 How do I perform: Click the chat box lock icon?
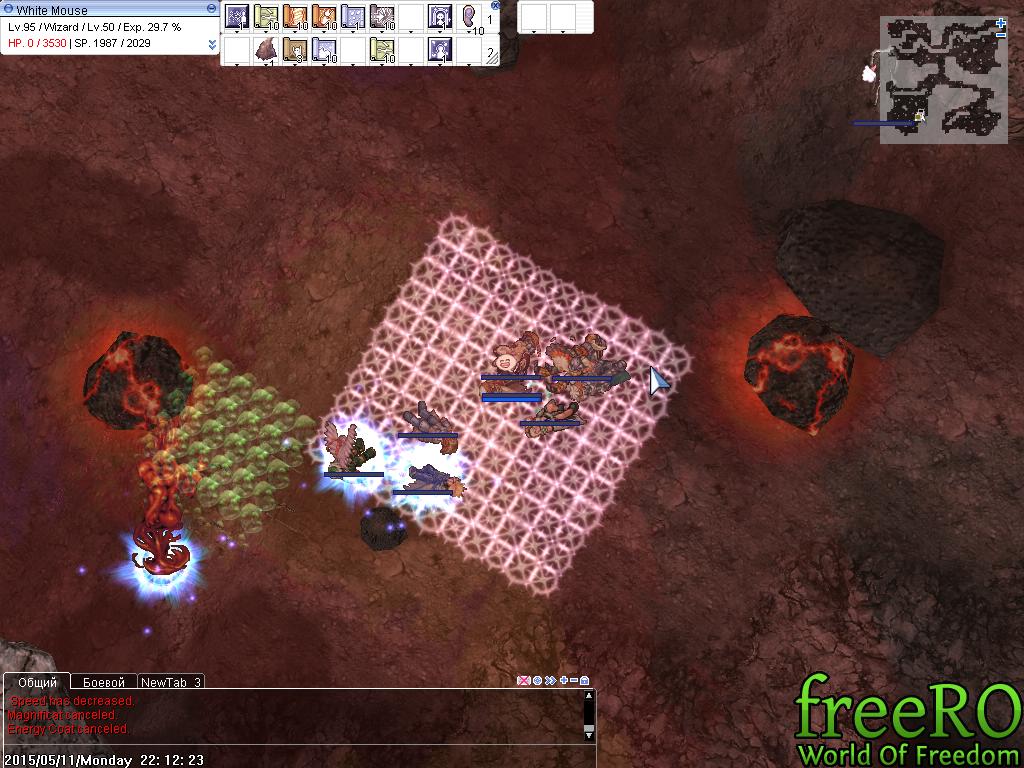click(x=584, y=681)
